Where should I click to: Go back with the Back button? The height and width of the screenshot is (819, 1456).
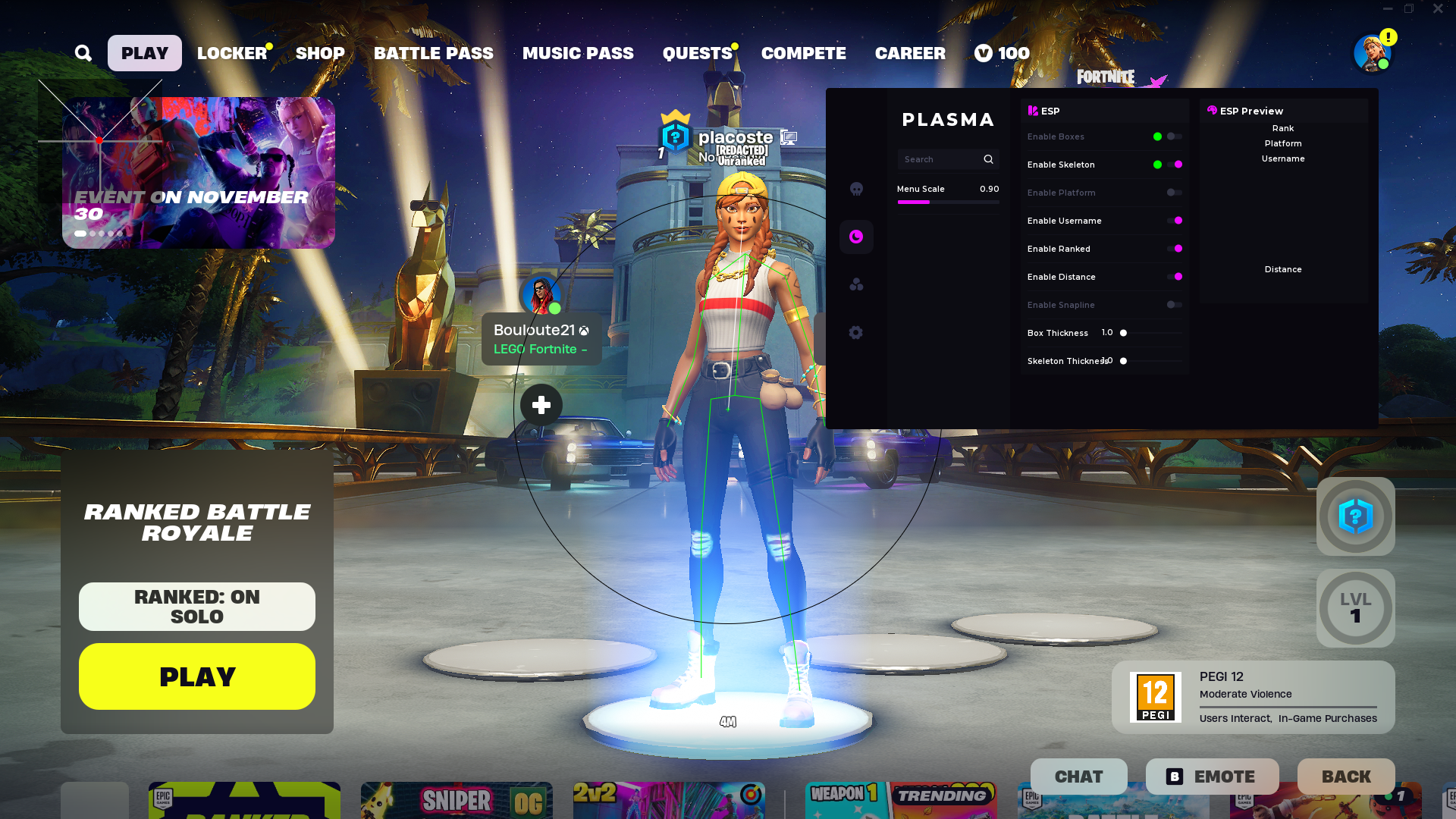1346,777
